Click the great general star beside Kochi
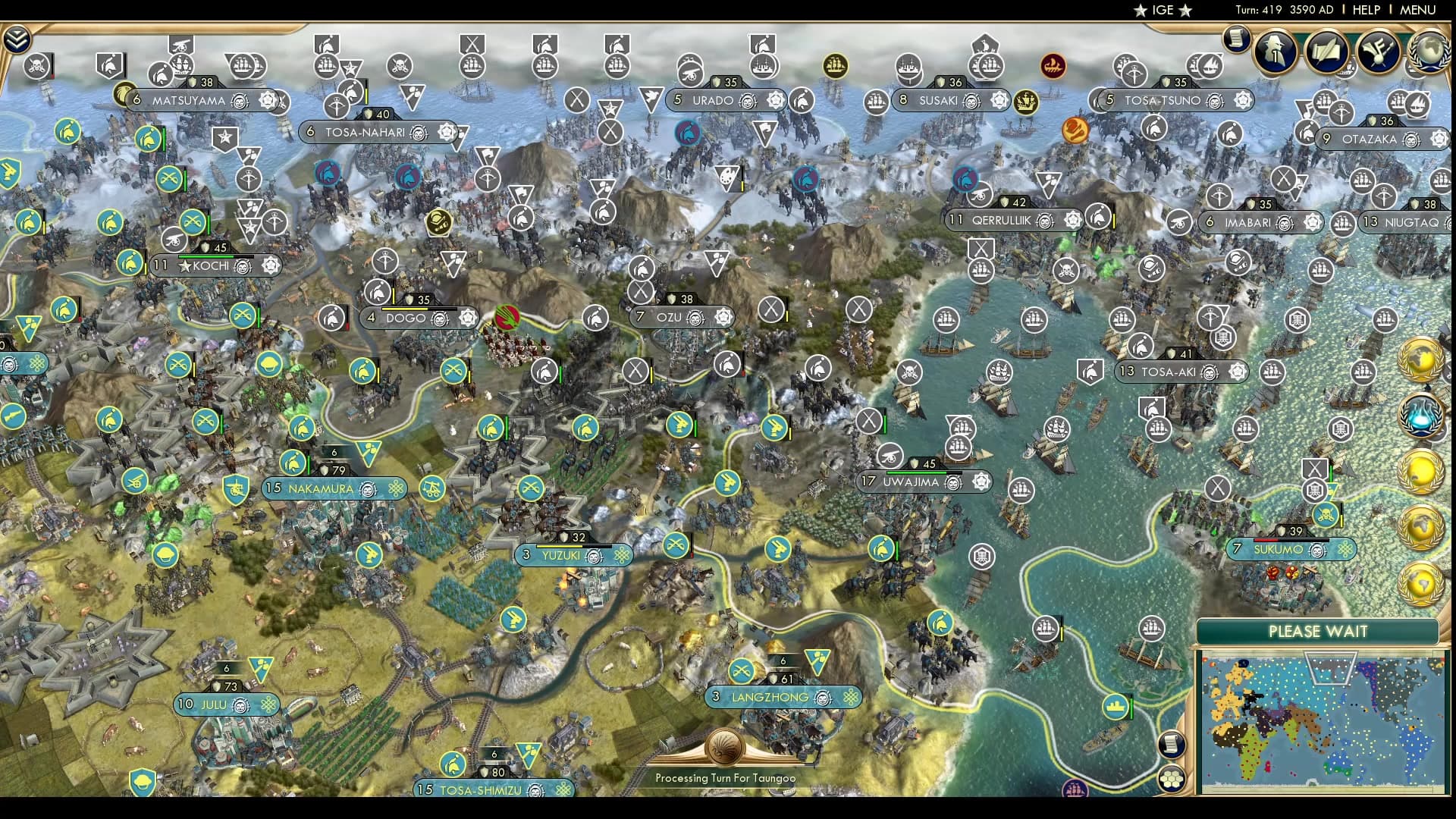 tap(184, 266)
